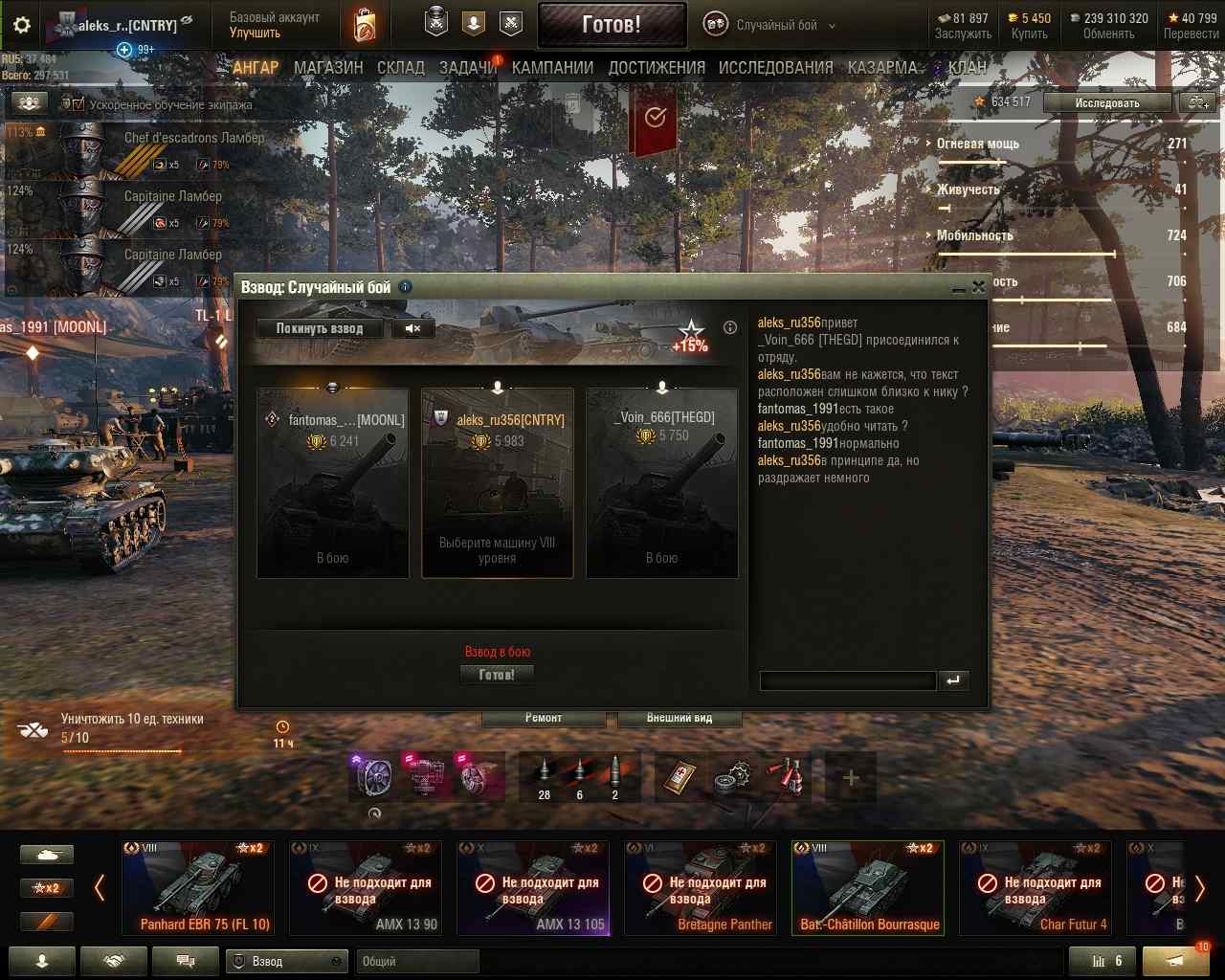Select the Bat.-Châtillon Bourrasque tank

(x=868, y=887)
